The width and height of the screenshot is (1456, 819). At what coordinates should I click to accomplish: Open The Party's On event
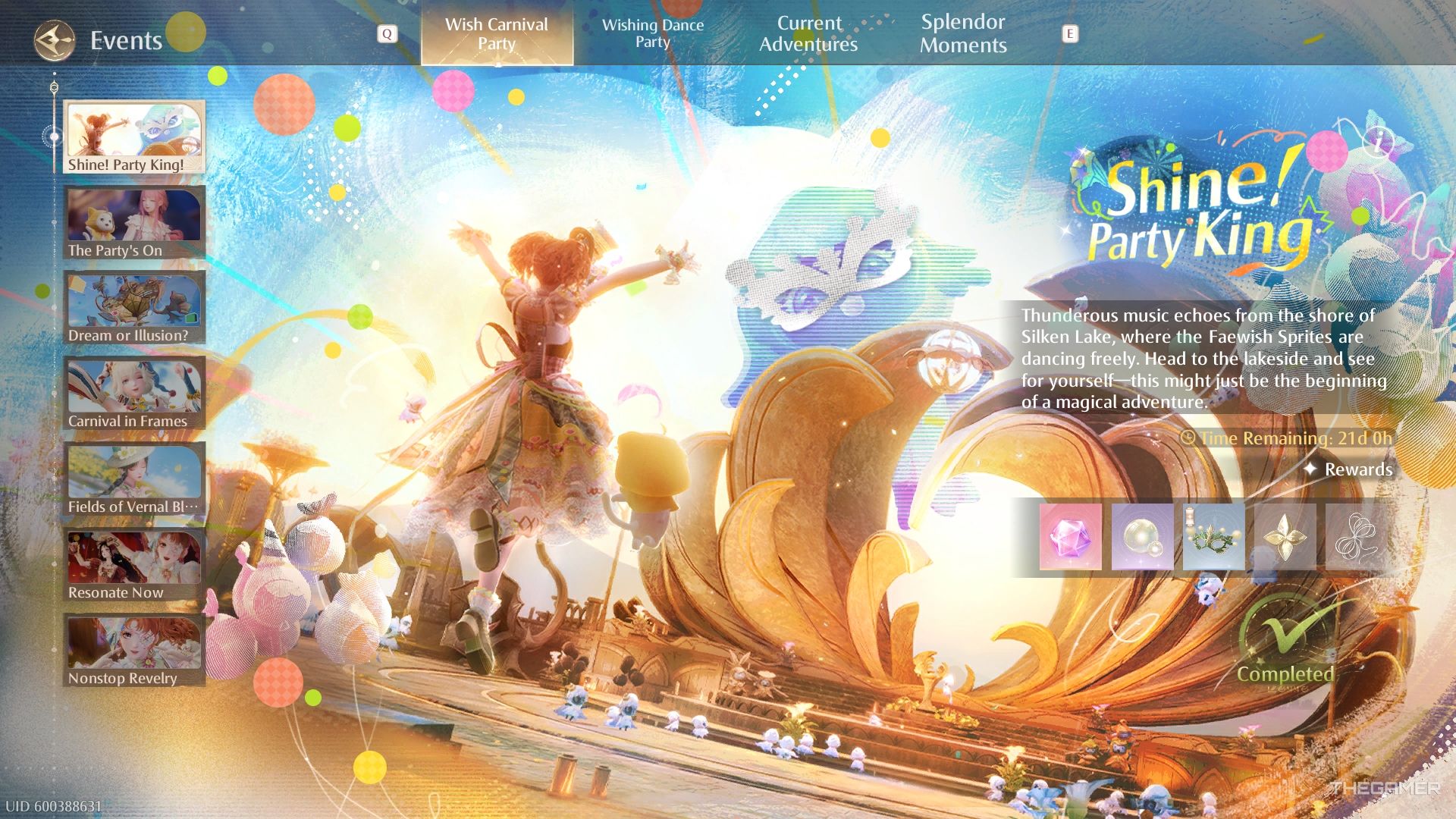(133, 218)
